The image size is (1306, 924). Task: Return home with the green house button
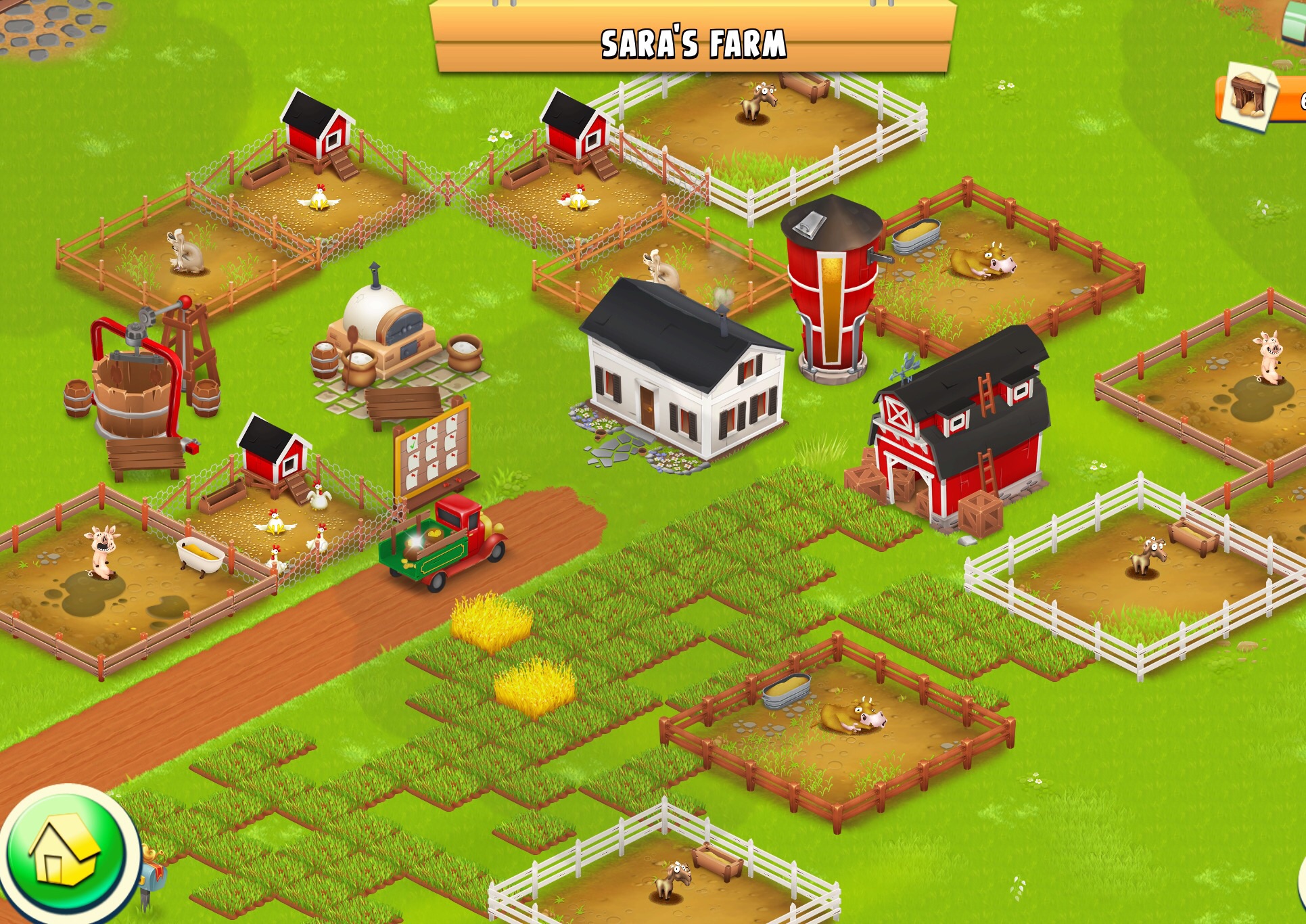(65, 851)
